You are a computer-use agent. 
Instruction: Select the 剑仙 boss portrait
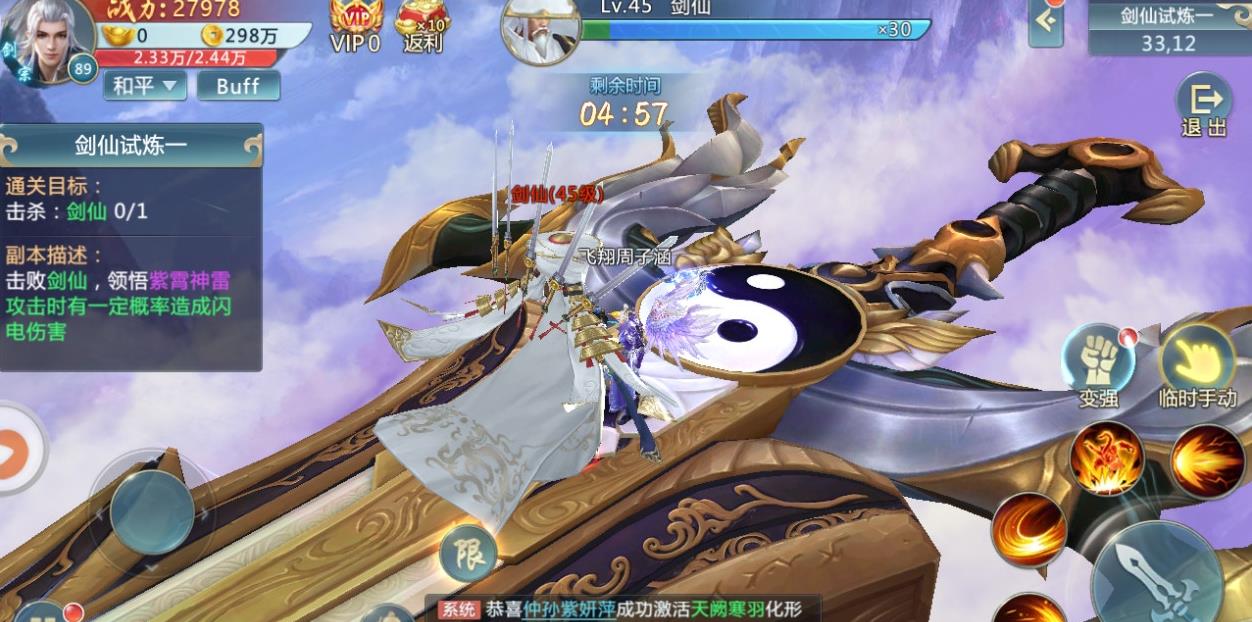point(540,30)
